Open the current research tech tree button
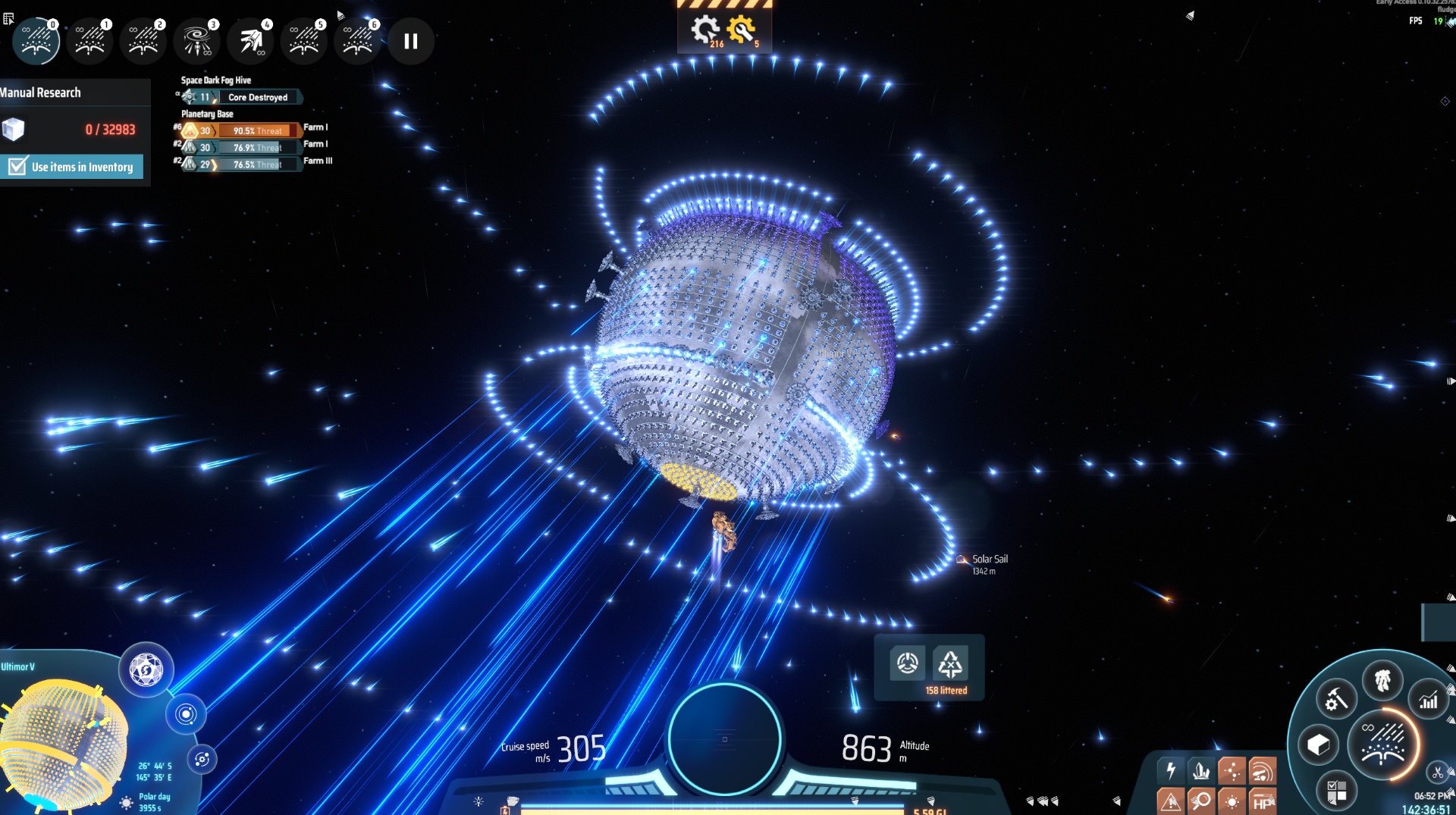Image resolution: width=1456 pixels, height=815 pixels. [x=1382, y=744]
